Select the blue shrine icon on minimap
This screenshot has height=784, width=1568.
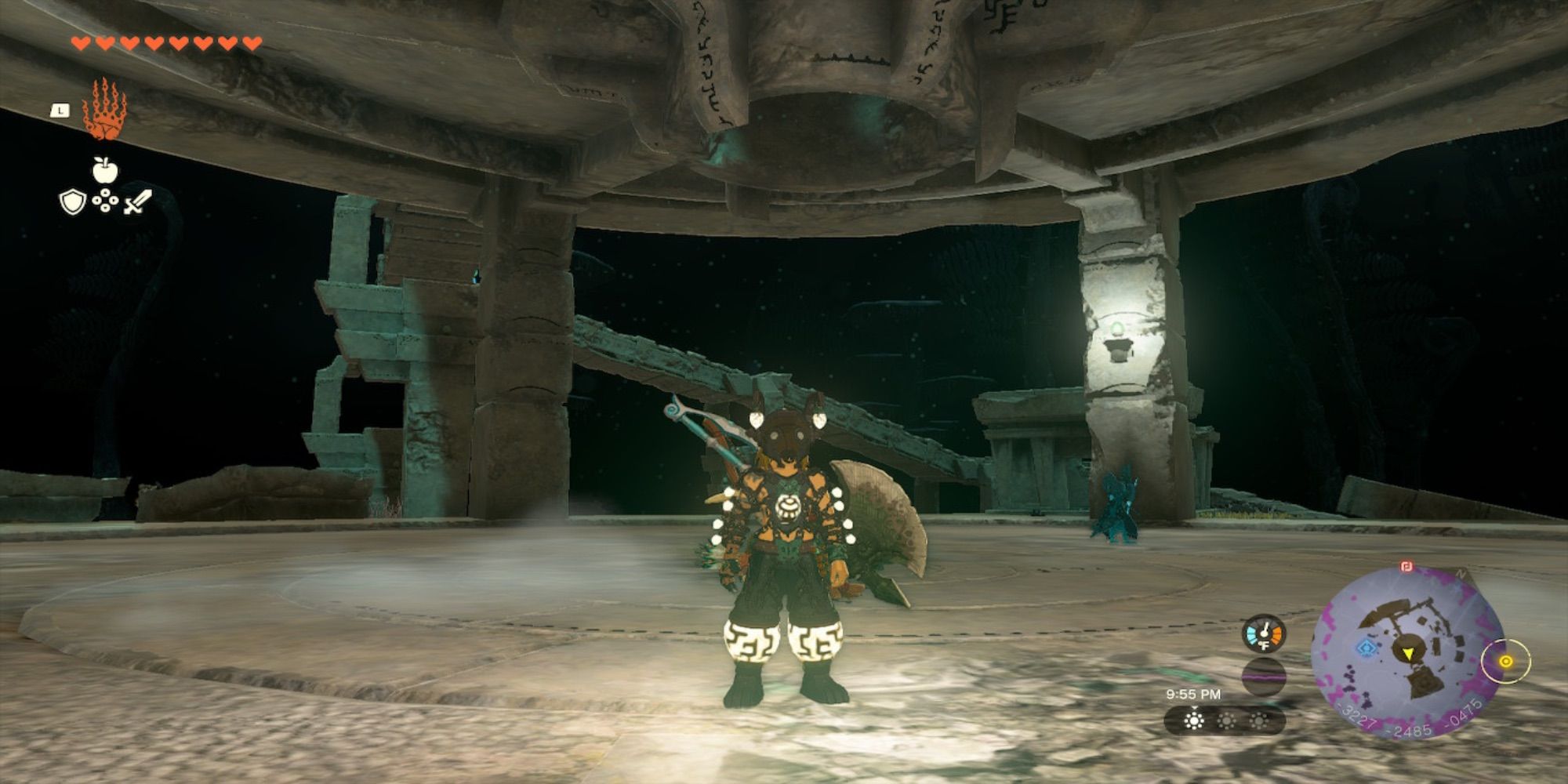click(1366, 648)
